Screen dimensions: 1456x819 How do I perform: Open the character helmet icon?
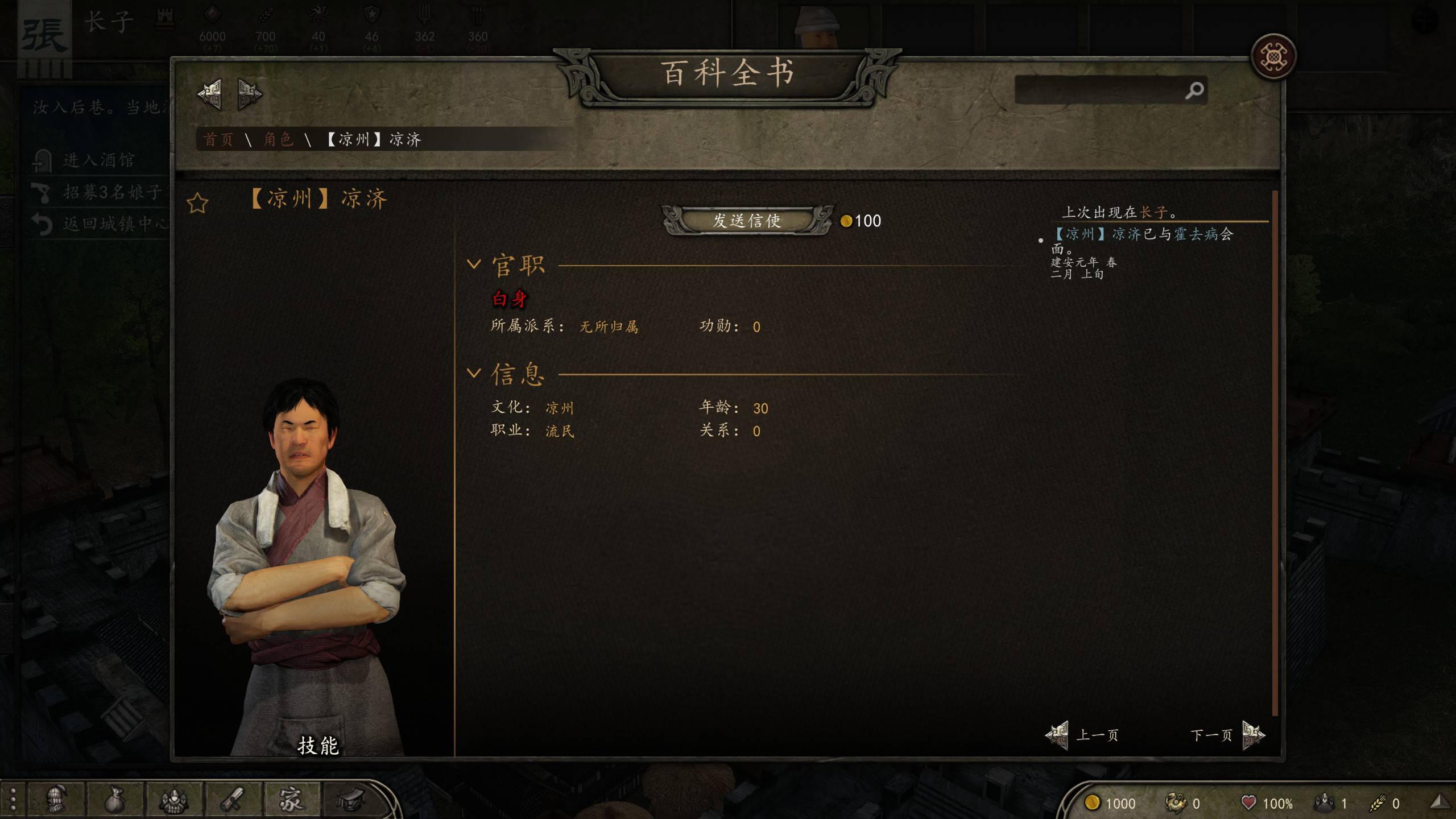(56, 800)
